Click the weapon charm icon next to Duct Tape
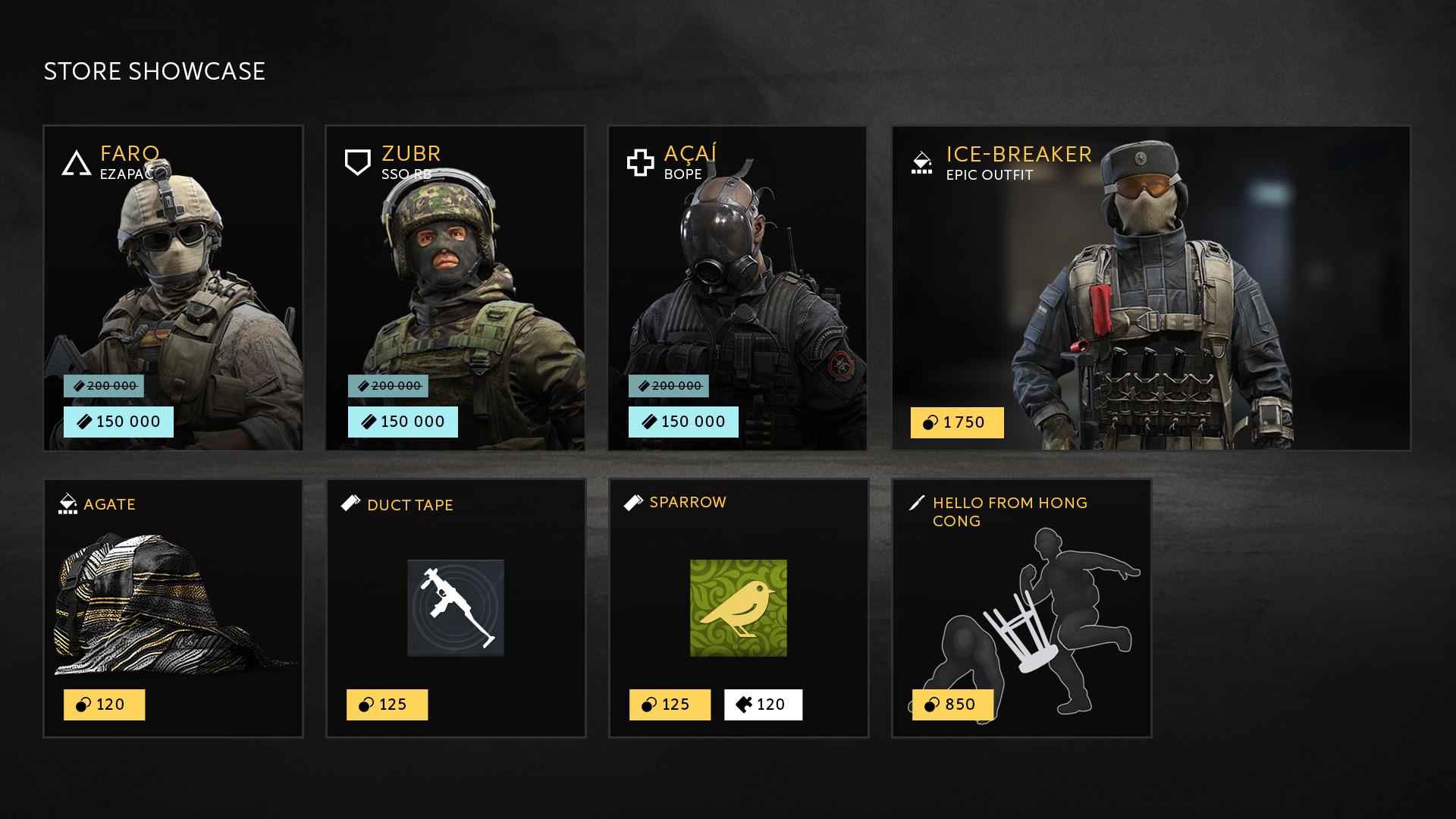The width and height of the screenshot is (1456, 819). click(x=351, y=503)
